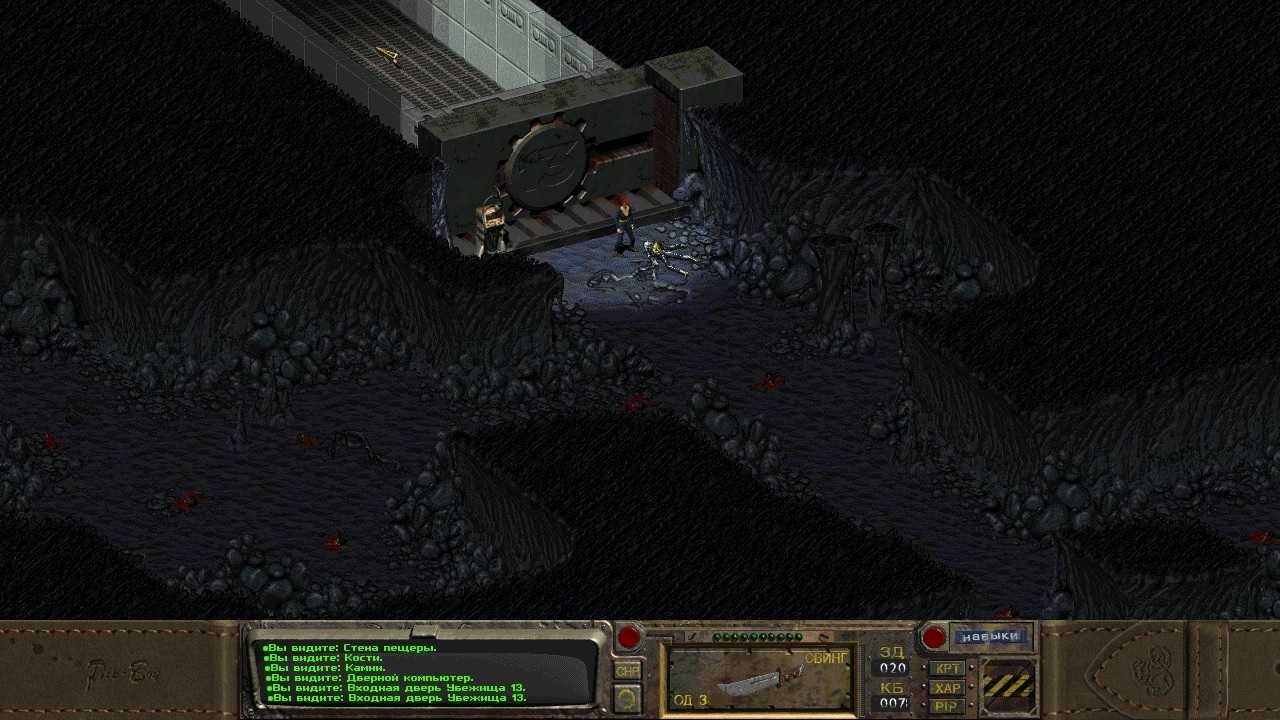
Task: Open inventory with the СНР button
Action: point(627,671)
